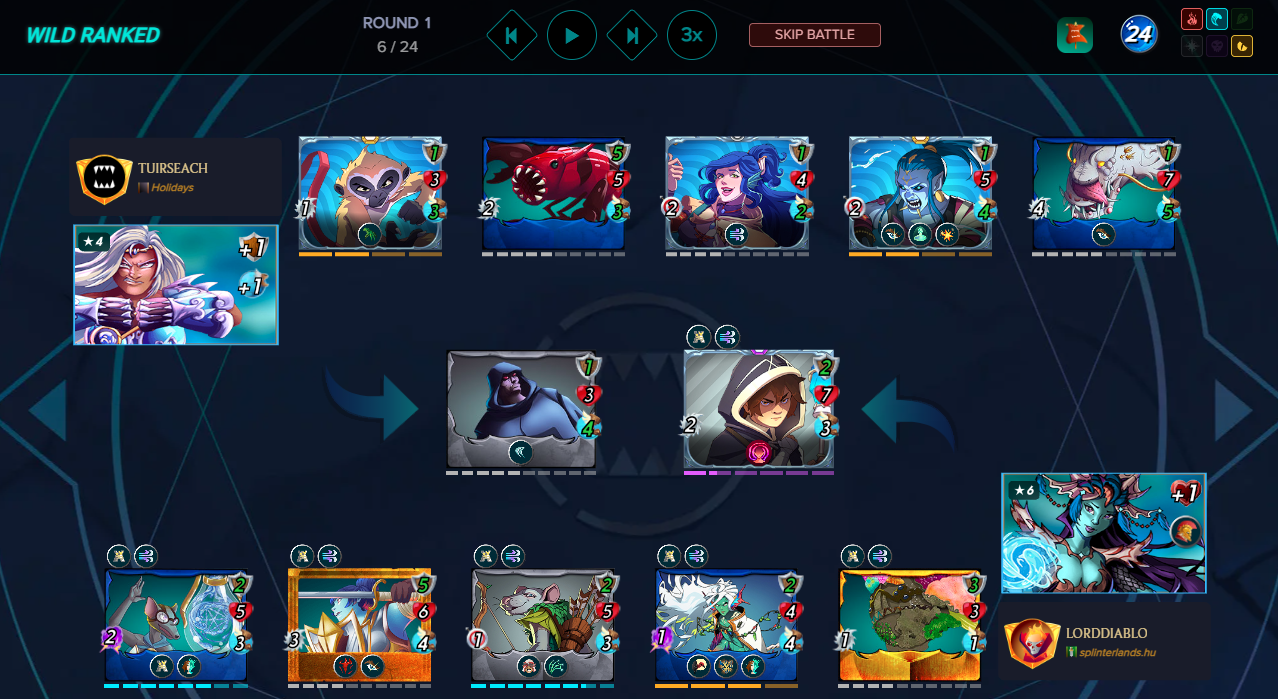The height and width of the screenshot is (699, 1278).
Task: Inspect the rat archer card
Action: tap(543, 625)
